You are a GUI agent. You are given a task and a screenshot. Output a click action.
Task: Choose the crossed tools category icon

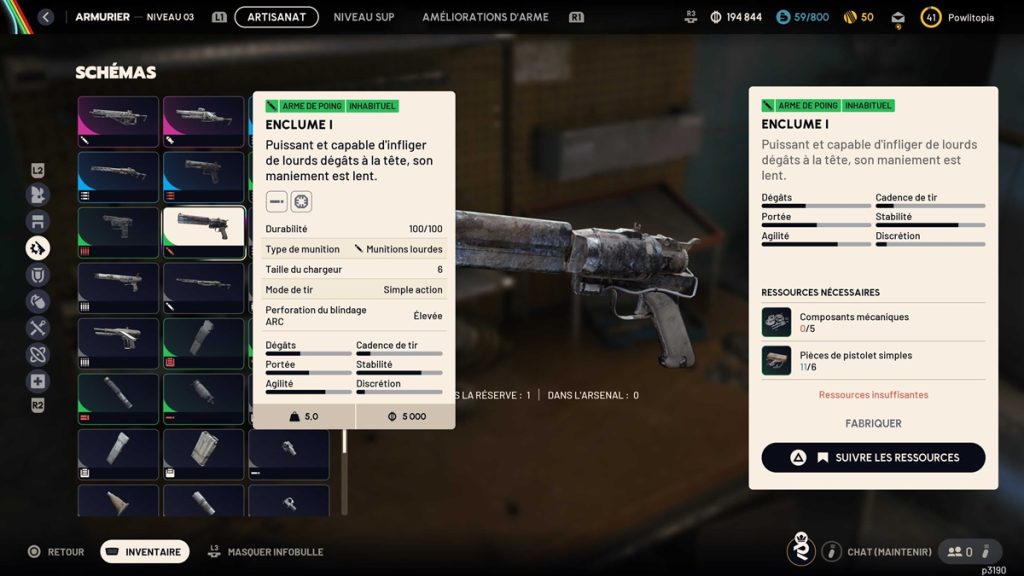pos(38,327)
